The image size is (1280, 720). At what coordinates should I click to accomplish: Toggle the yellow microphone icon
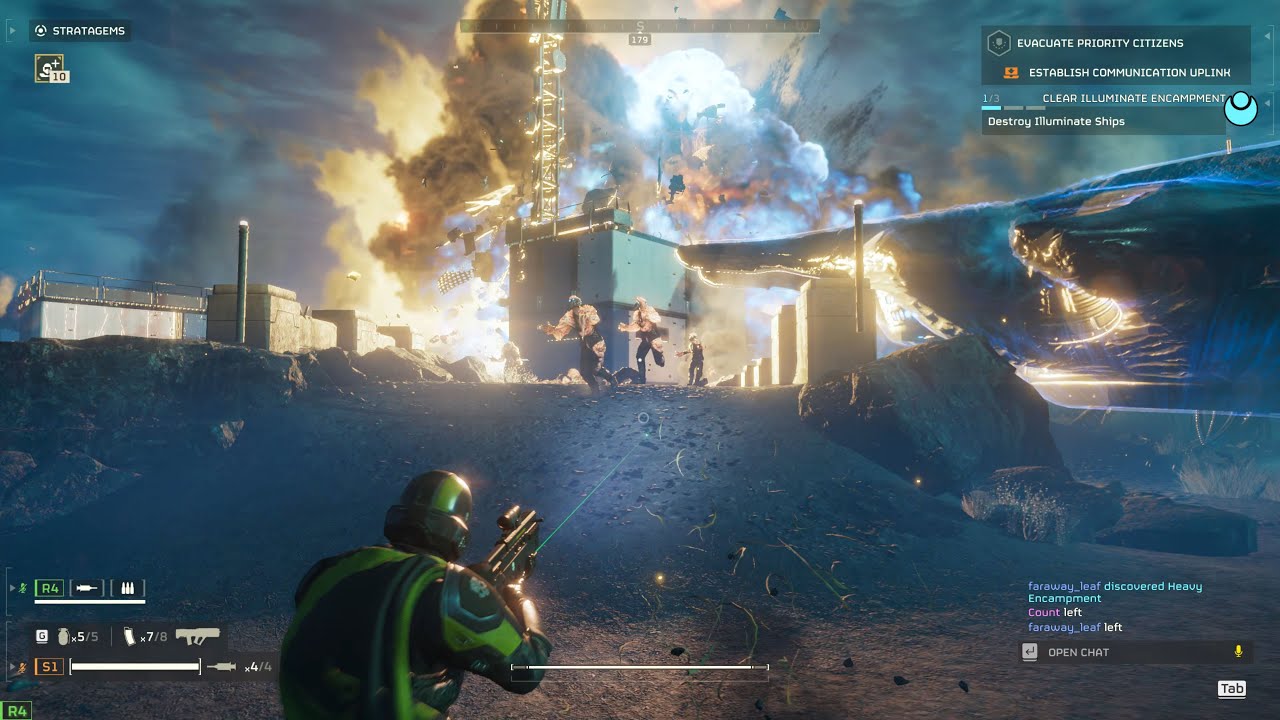click(1238, 652)
